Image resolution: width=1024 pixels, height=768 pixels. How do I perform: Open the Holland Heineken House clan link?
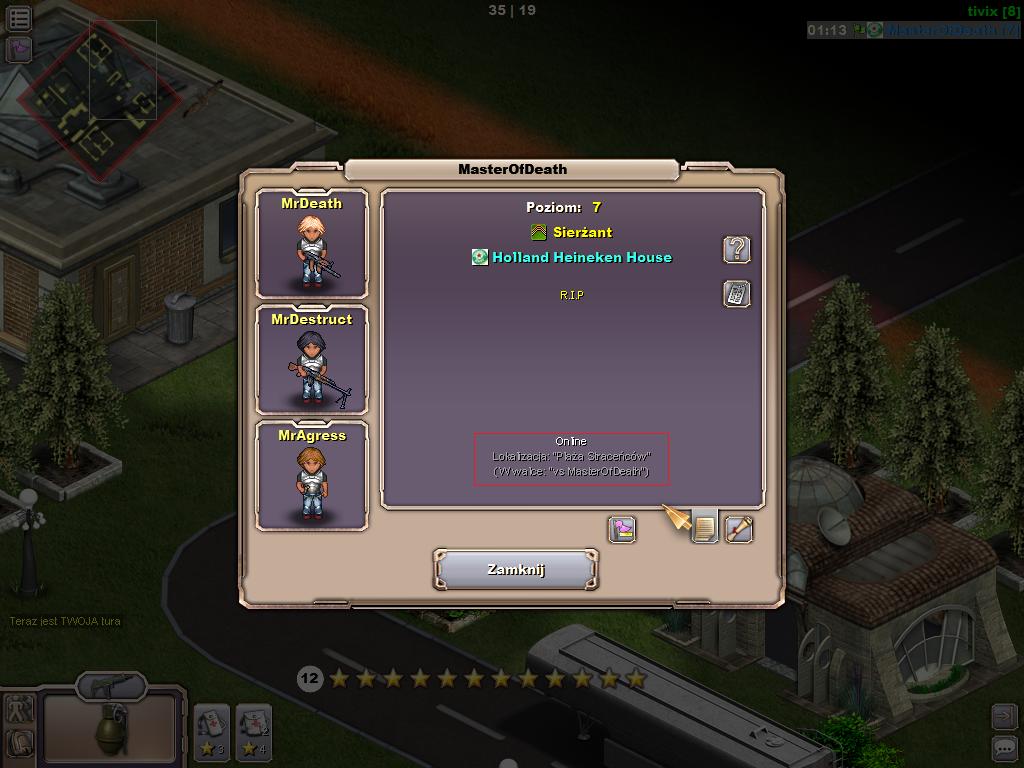pos(581,257)
